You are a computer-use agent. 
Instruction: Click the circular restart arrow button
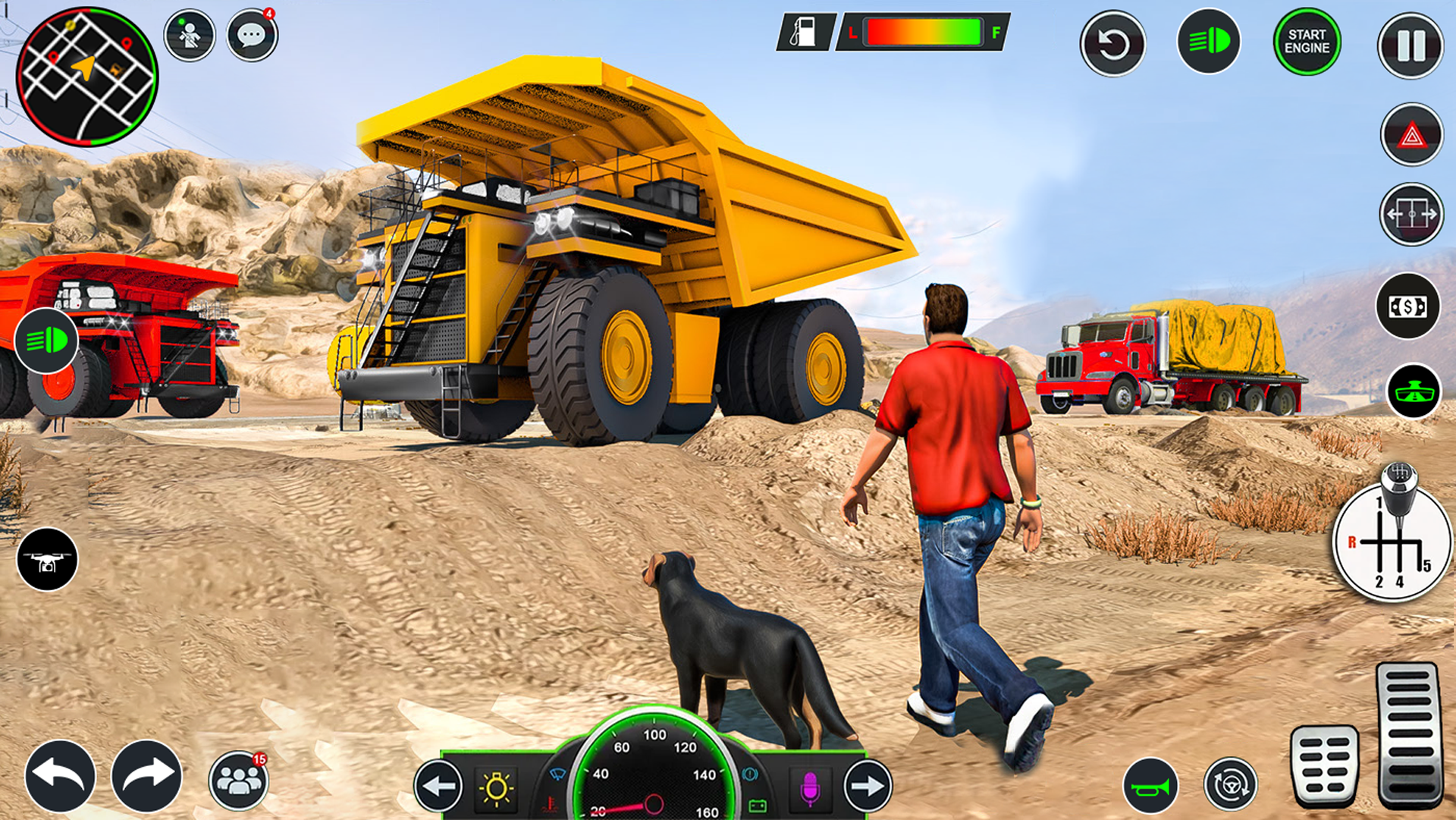(x=1112, y=44)
